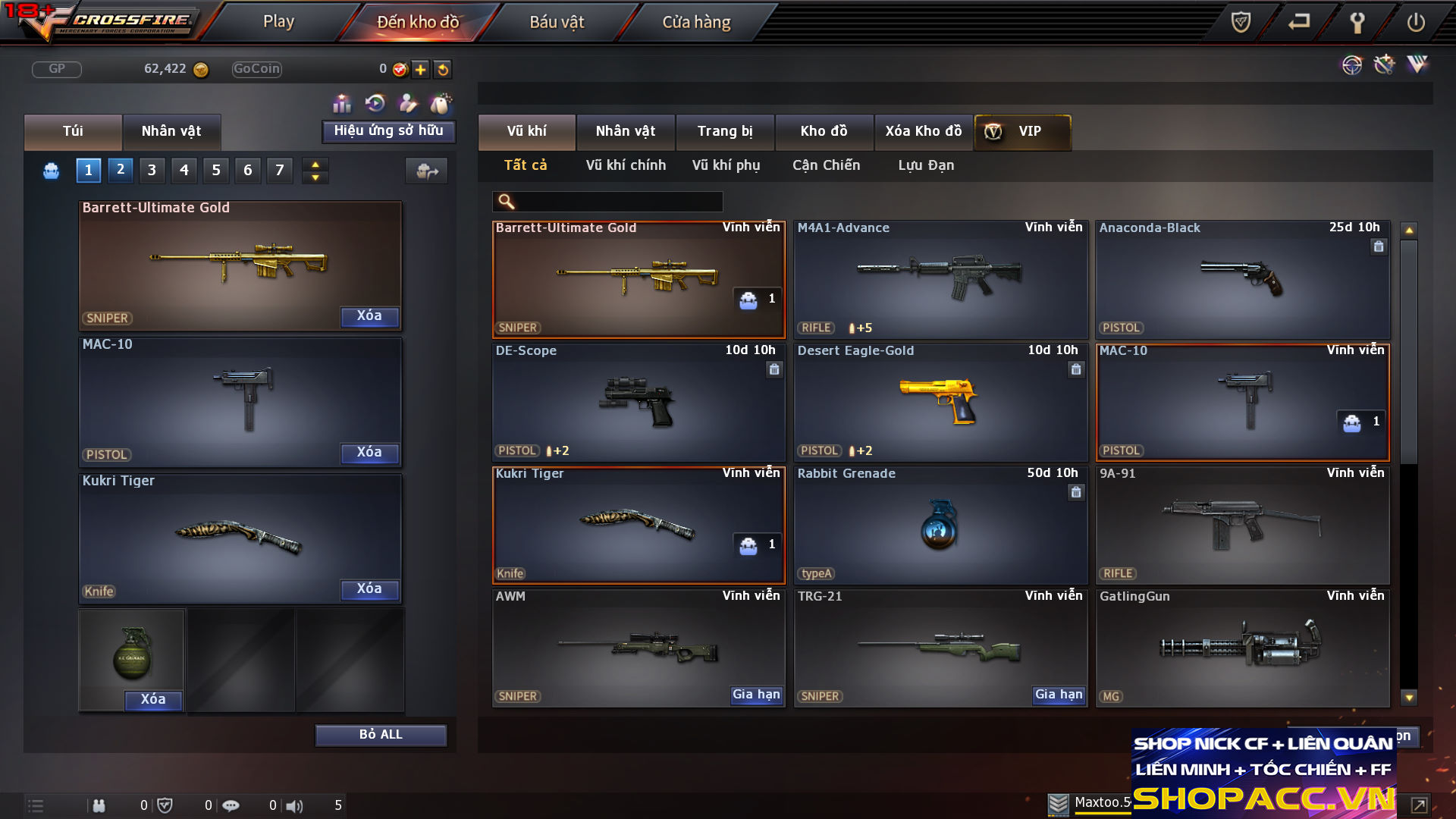Renew the AWM with Gia hạn
This screenshot has width=1456, height=819.
(756, 695)
